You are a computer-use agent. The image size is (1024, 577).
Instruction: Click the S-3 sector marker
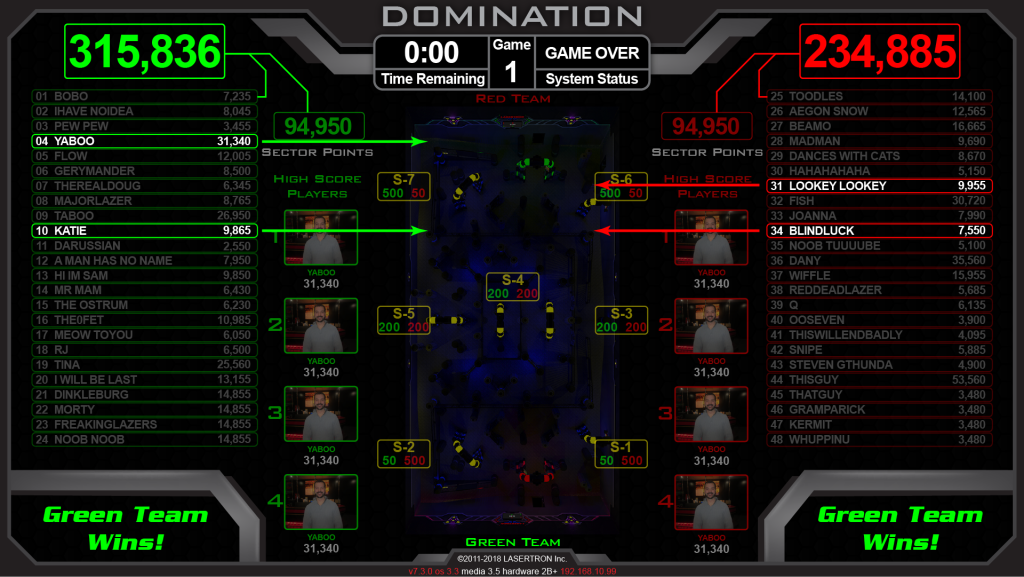[x=621, y=320]
